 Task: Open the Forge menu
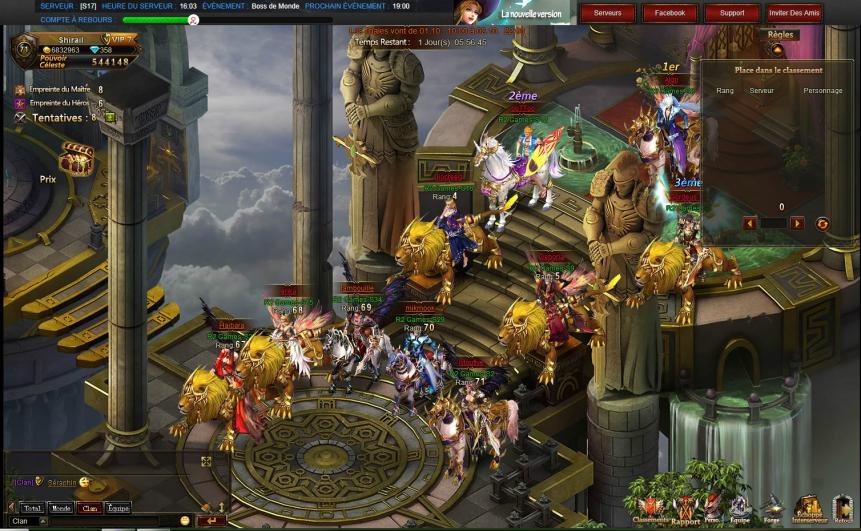tap(774, 508)
